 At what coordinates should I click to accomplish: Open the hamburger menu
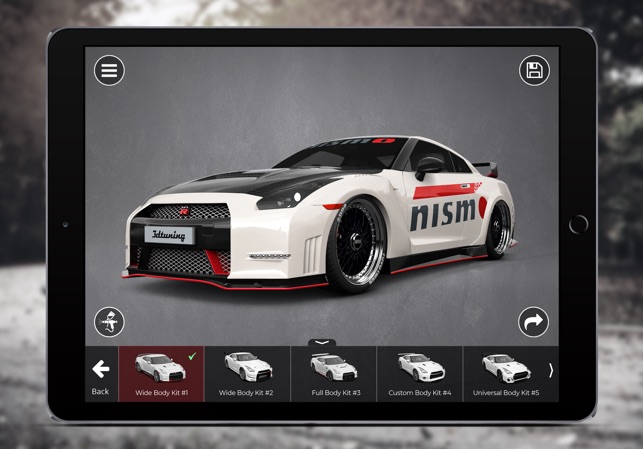coord(109,71)
